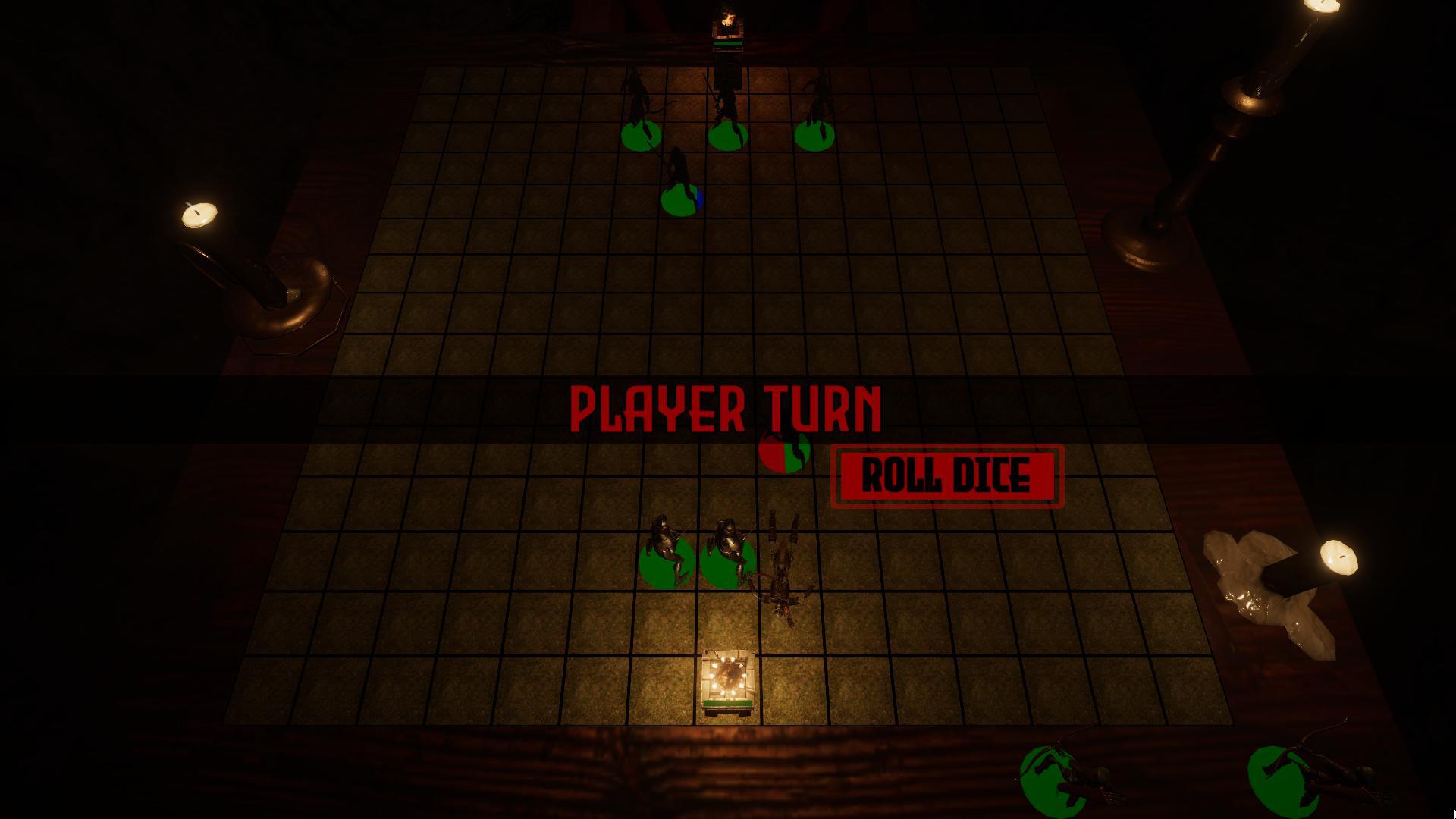Toggle the center skeleton's green movement marker
1456x819 pixels.
click(728, 136)
